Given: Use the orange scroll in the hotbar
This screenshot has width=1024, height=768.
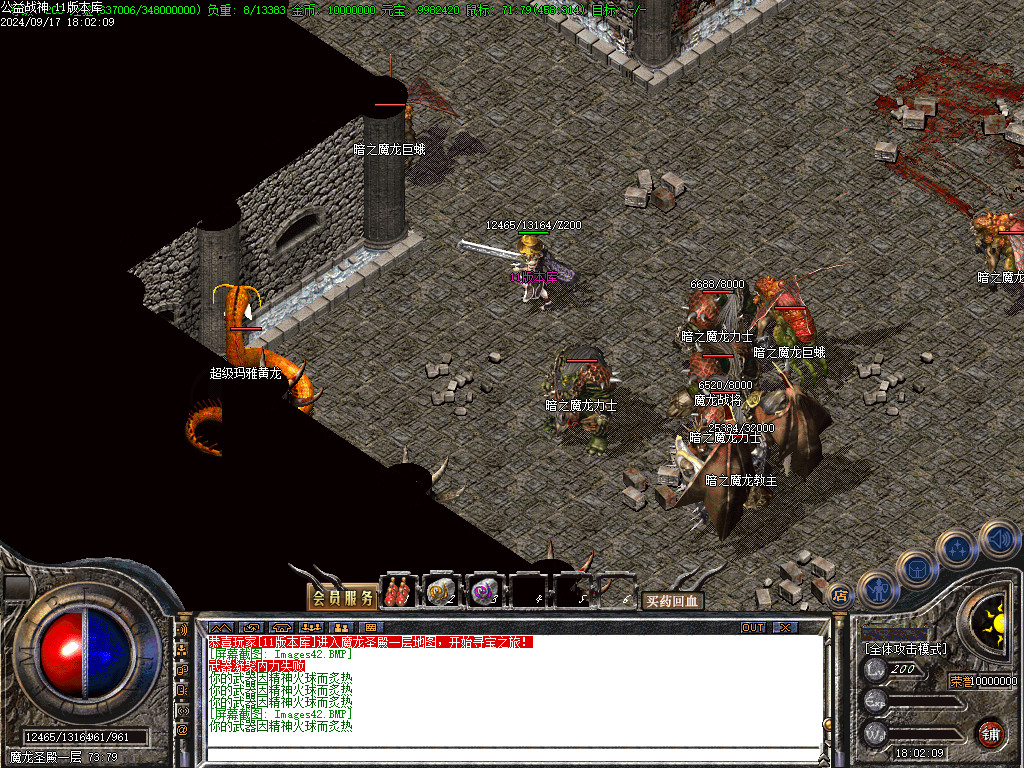Looking at the screenshot, I should 441,592.
